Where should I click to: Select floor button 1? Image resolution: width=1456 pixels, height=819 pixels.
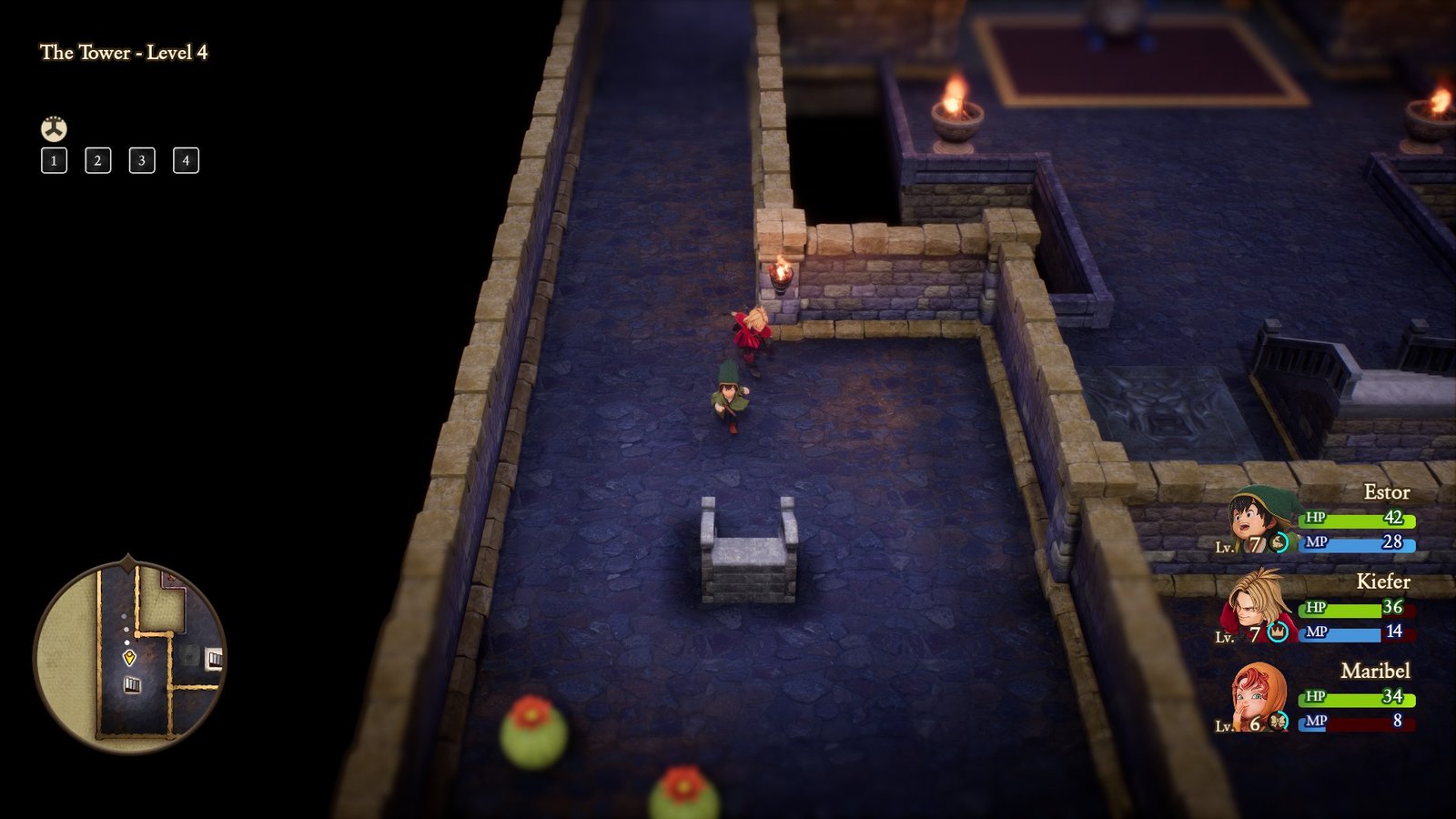54,162
